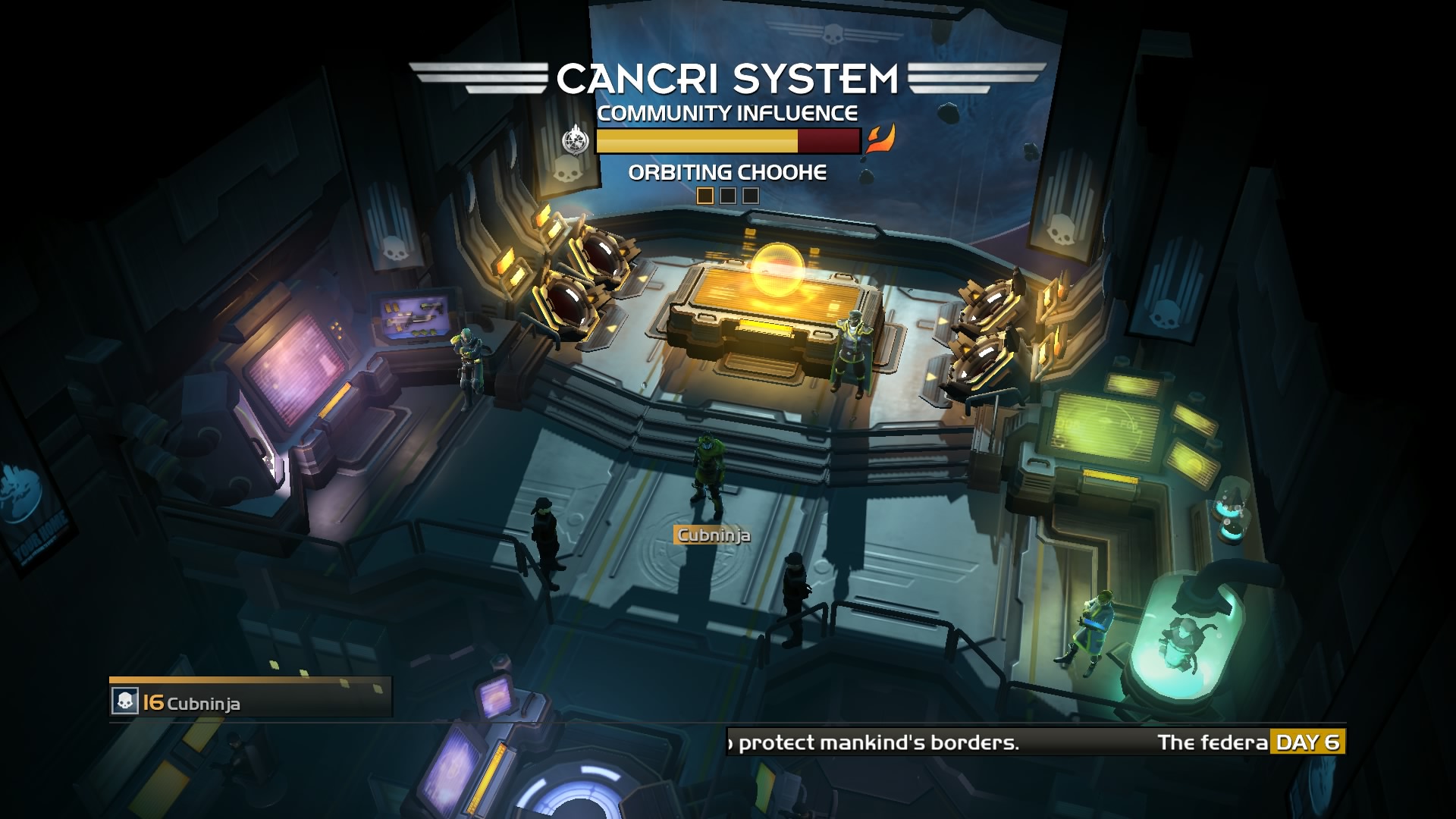
Task: Click the Super Earth emblem beside influence bar
Action: point(576,140)
